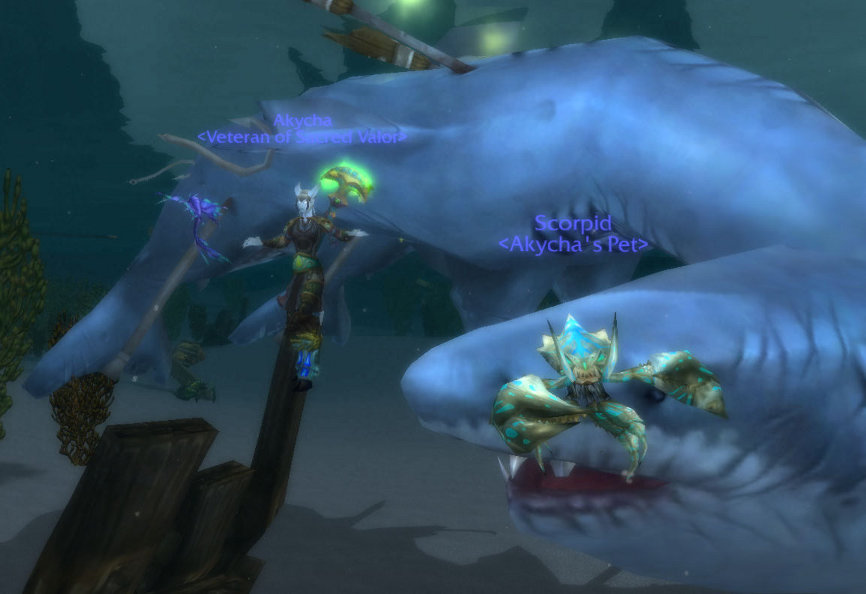This screenshot has height=594, width=866.
Task: Select the Akycha player name label
Action: coord(301,121)
